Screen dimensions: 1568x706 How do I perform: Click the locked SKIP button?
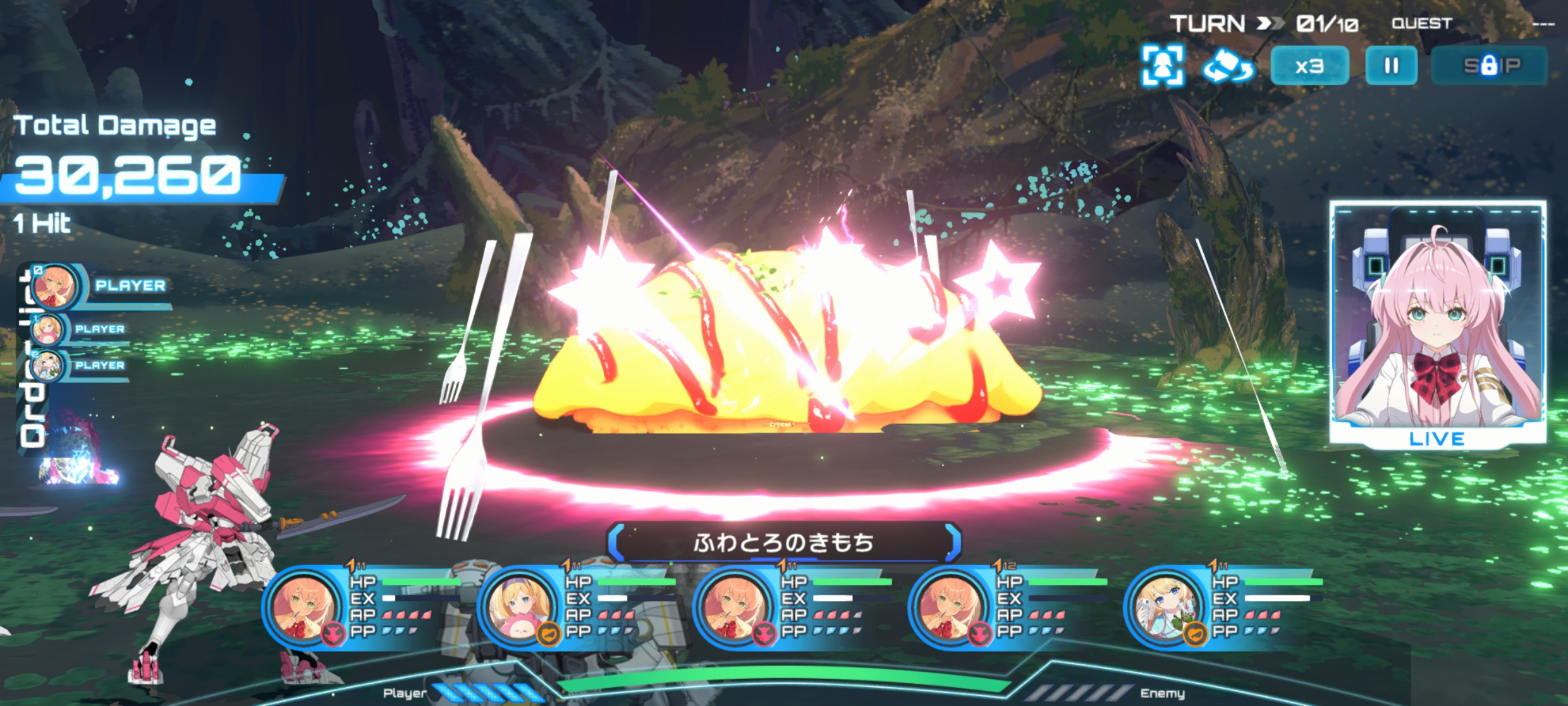tap(1490, 66)
